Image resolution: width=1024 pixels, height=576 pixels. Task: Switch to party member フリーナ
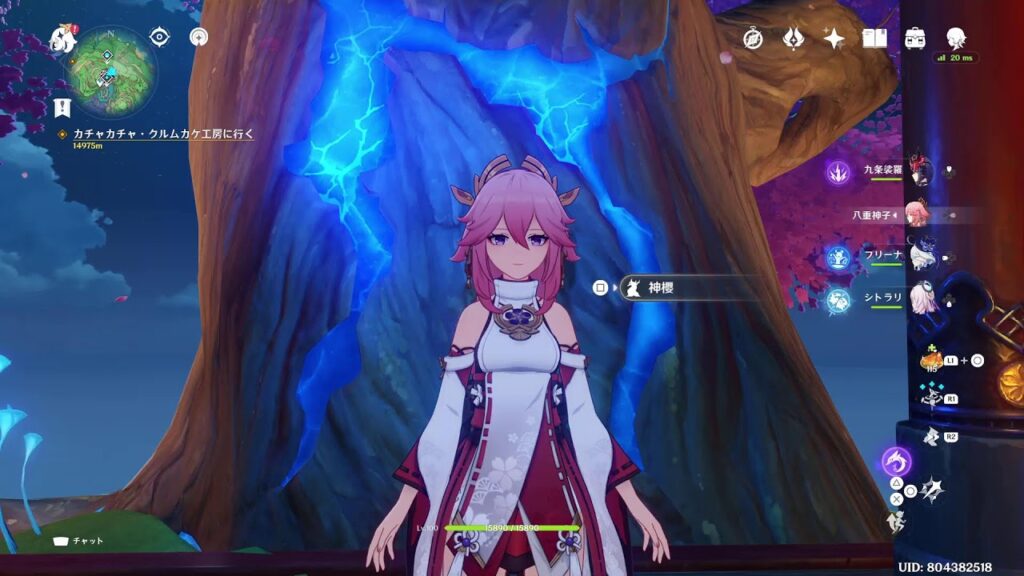[918, 256]
